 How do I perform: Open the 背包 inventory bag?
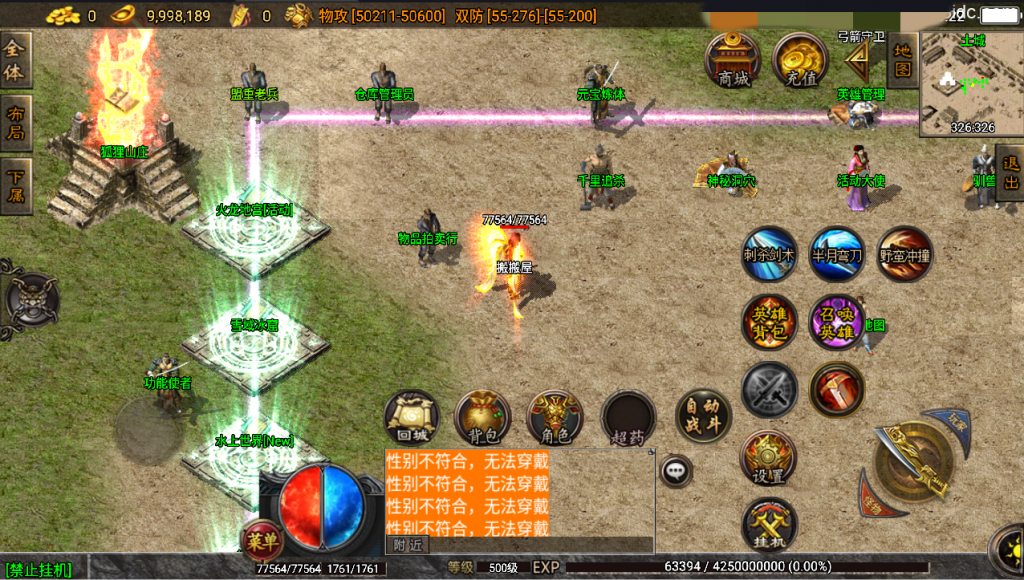(x=483, y=418)
